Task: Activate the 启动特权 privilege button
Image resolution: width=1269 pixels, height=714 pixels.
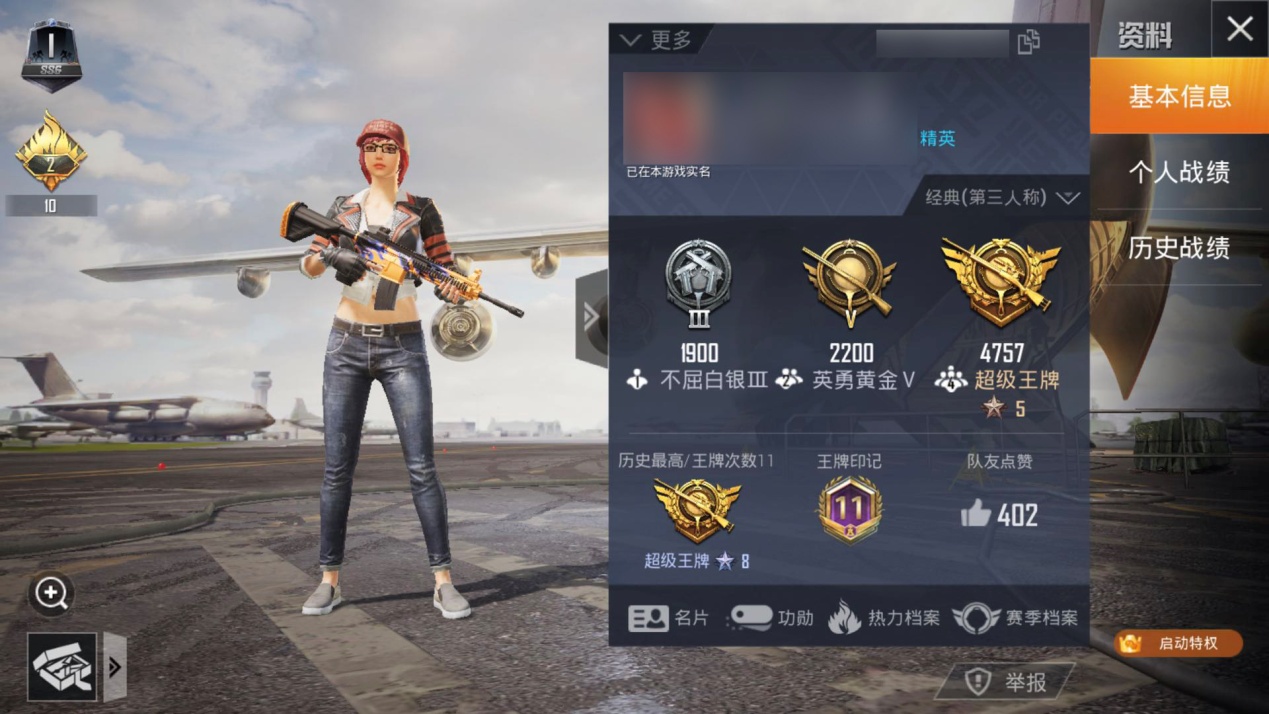Action: click(x=1178, y=643)
